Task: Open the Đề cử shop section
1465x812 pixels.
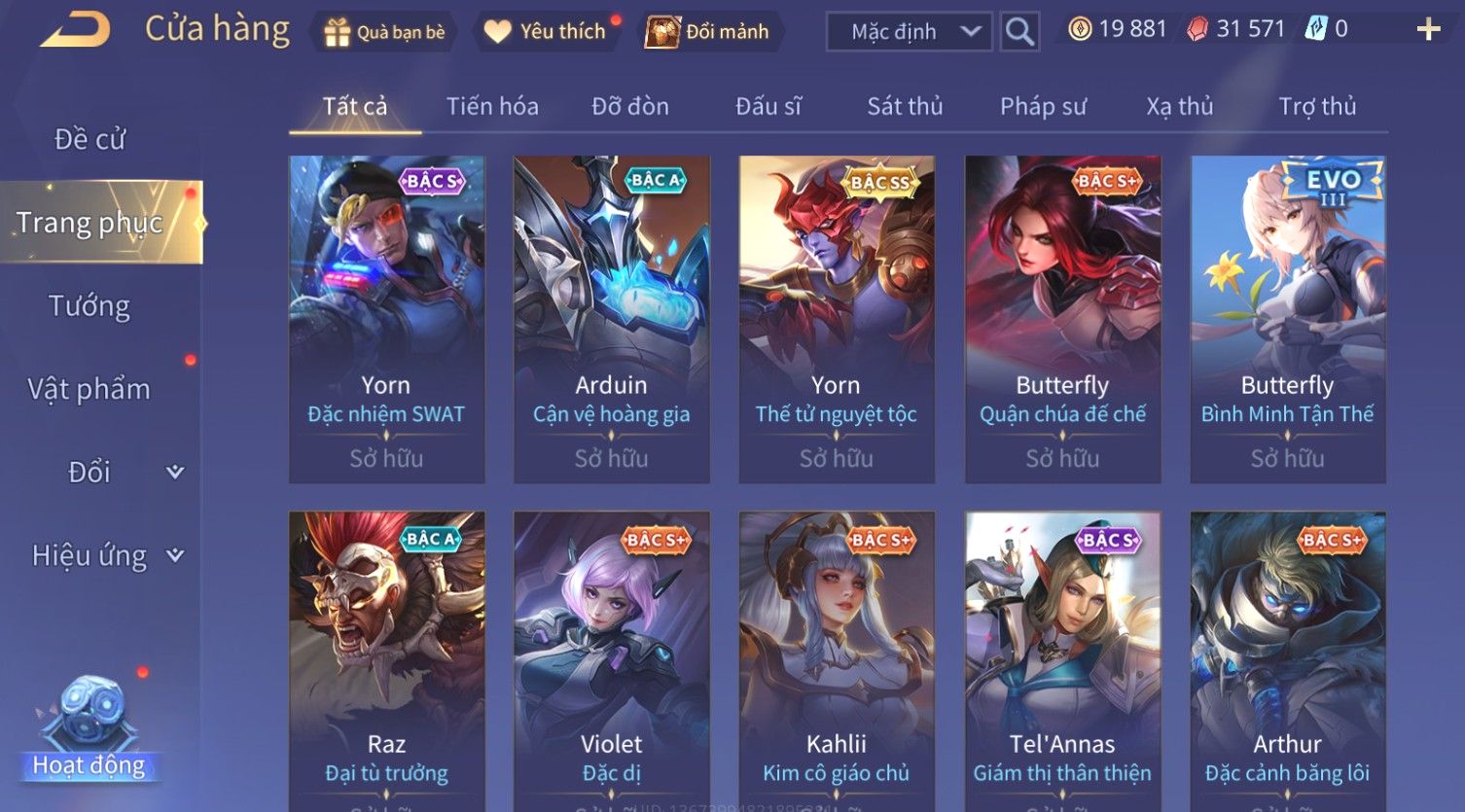Action: tap(89, 139)
